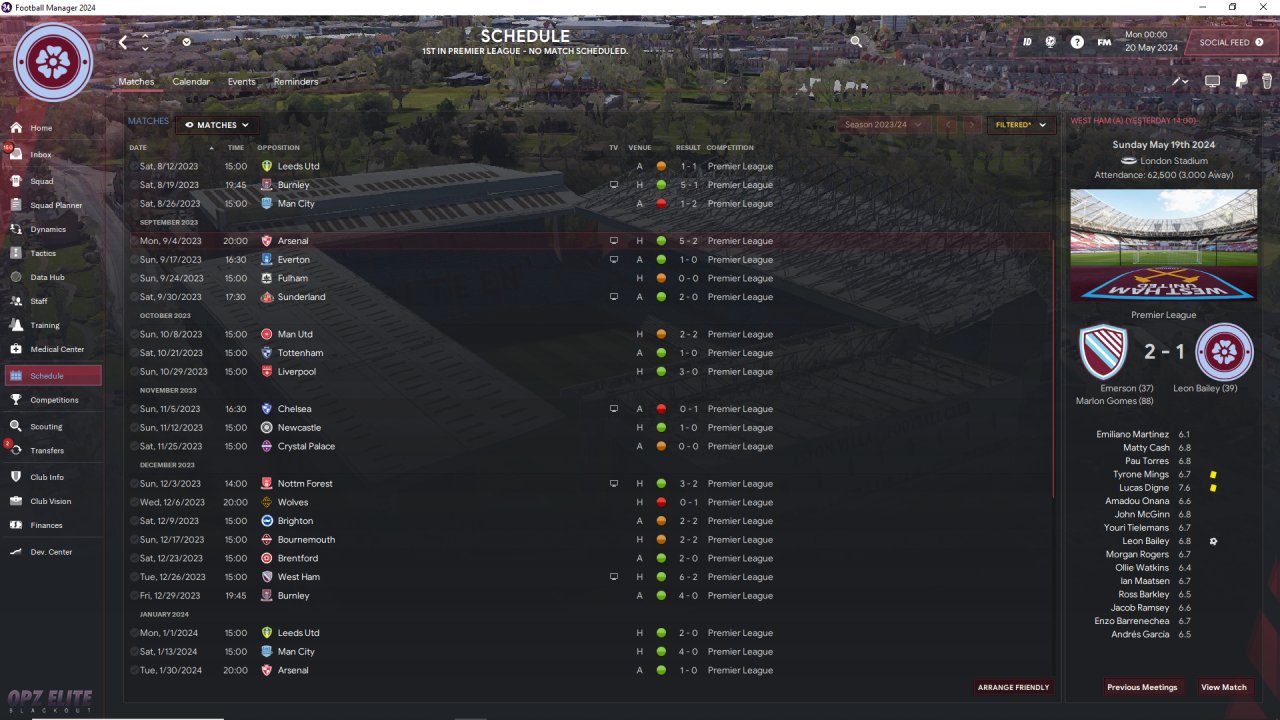The image size is (1280, 720).
Task: Open the Transfers page
Action: tap(46, 450)
